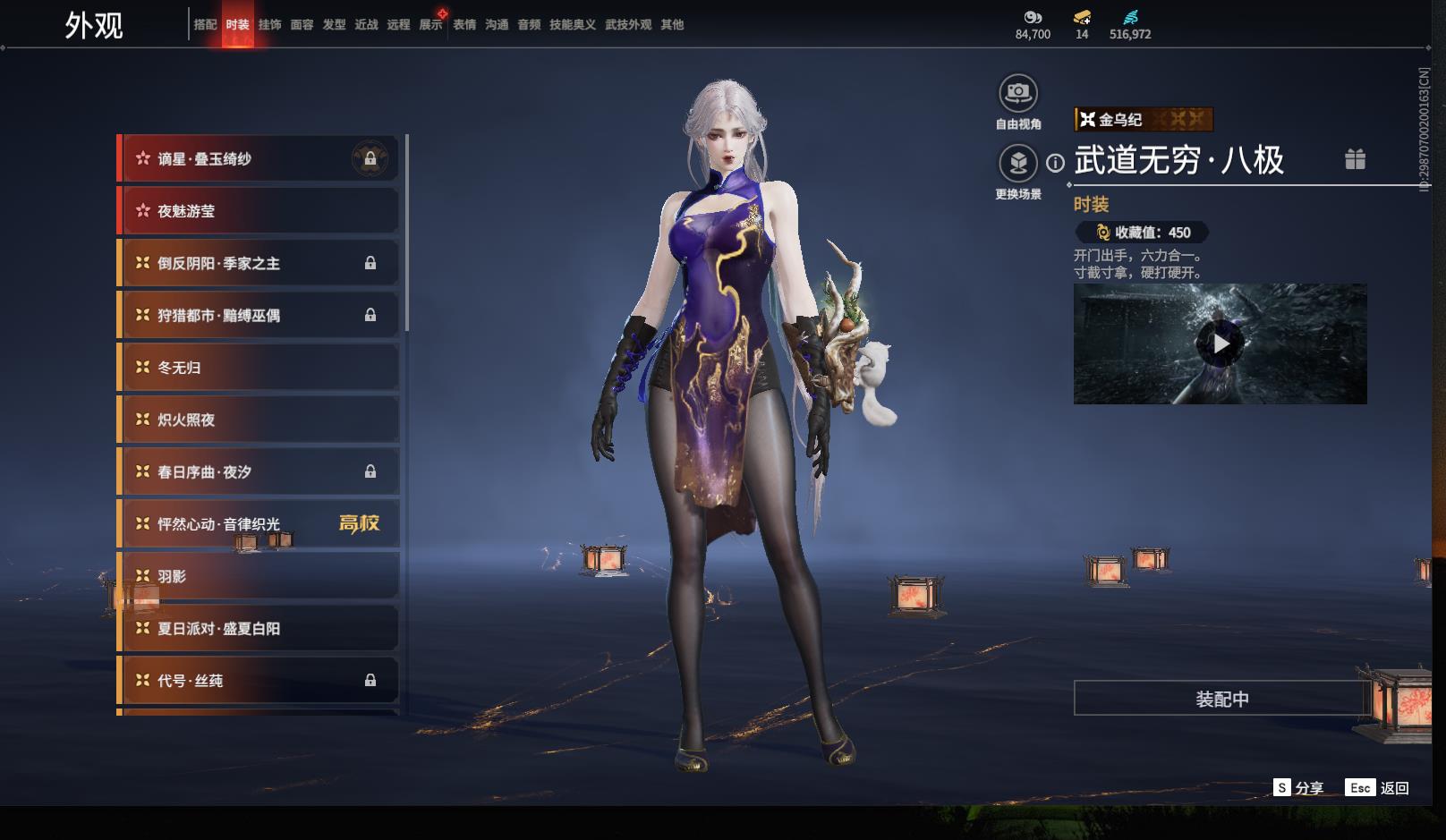The width and height of the screenshot is (1446, 840).
Task: Open the 挂饰 accessories tab
Action: (x=269, y=25)
